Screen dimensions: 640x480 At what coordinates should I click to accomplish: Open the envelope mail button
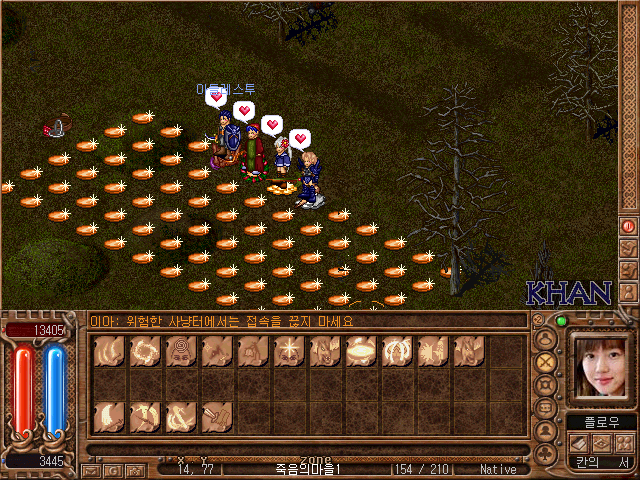pos(91,469)
